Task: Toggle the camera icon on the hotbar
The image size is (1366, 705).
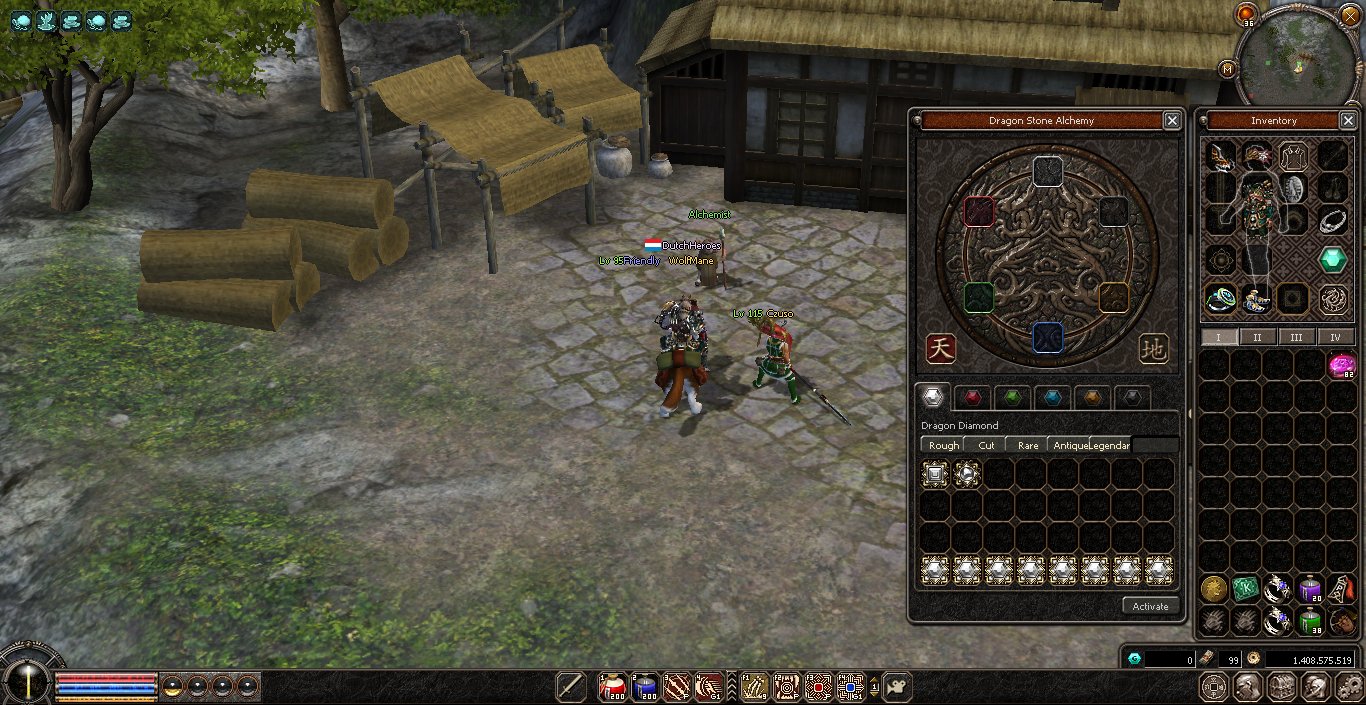Action: pyautogui.click(x=897, y=687)
